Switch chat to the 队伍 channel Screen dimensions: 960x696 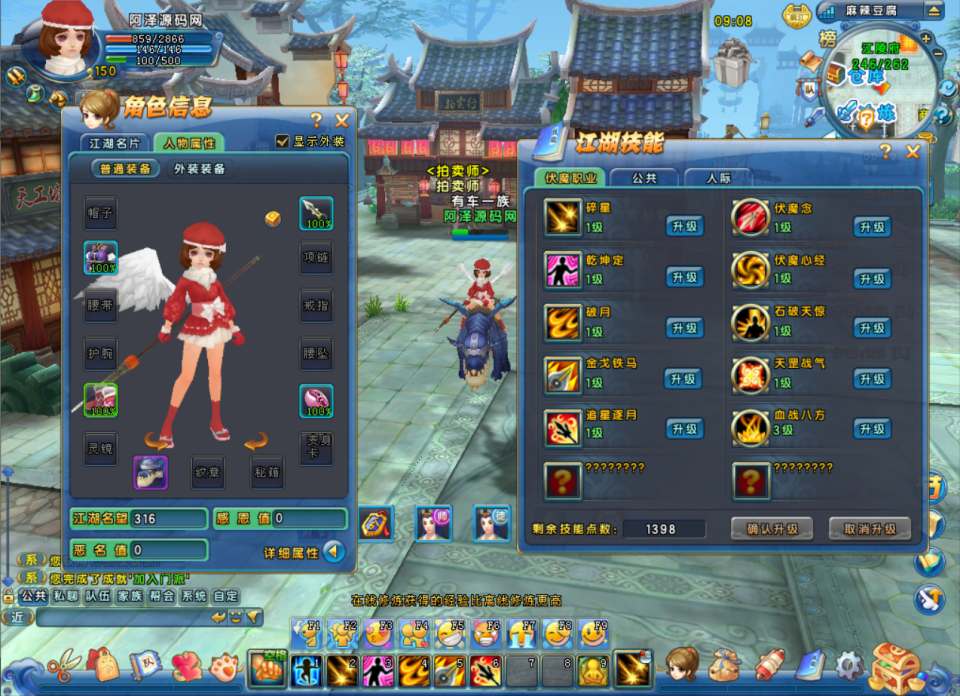pyautogui.click(x=97, y=596)
